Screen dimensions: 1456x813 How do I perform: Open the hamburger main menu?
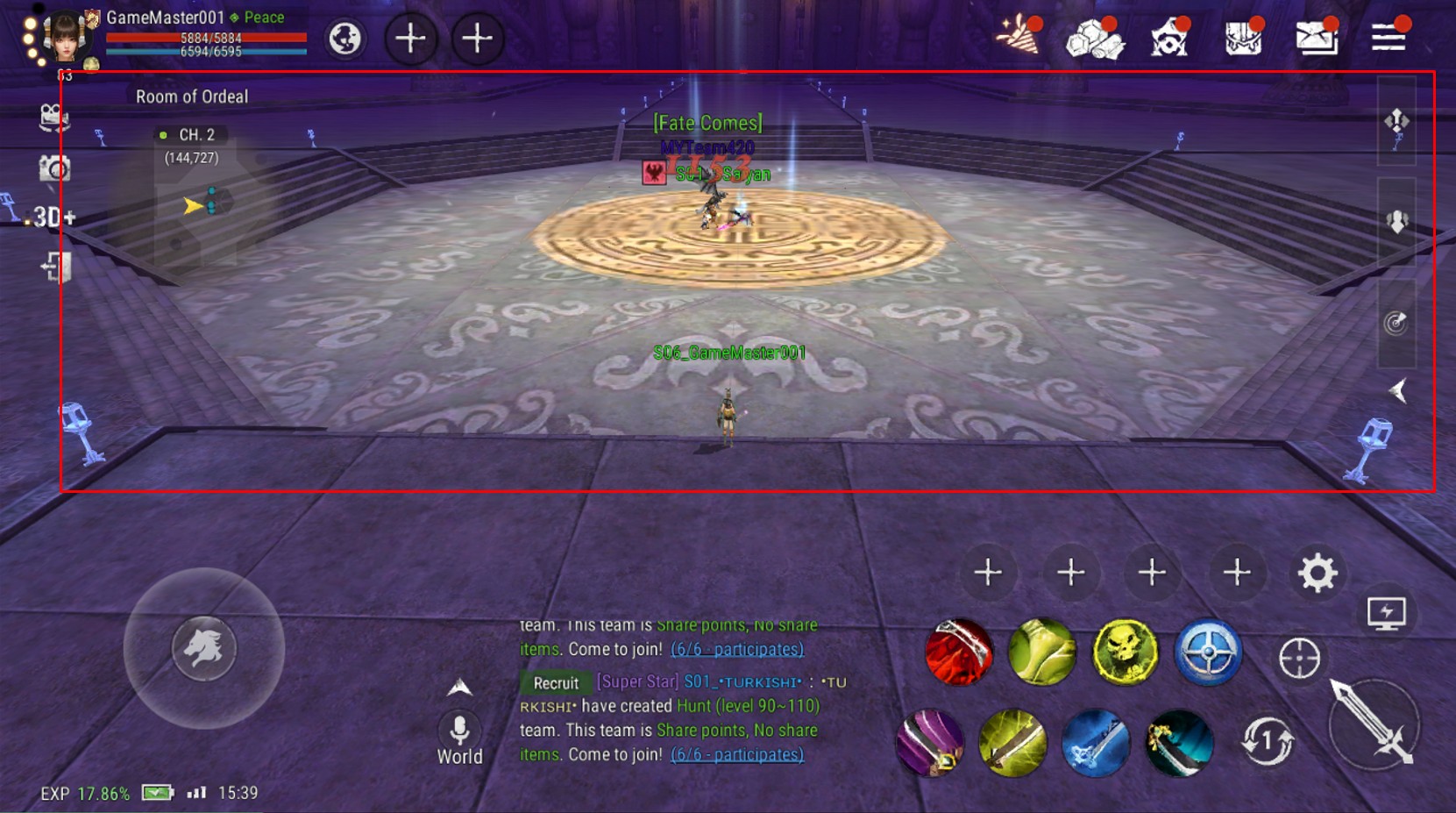(x=1389, y=38)
